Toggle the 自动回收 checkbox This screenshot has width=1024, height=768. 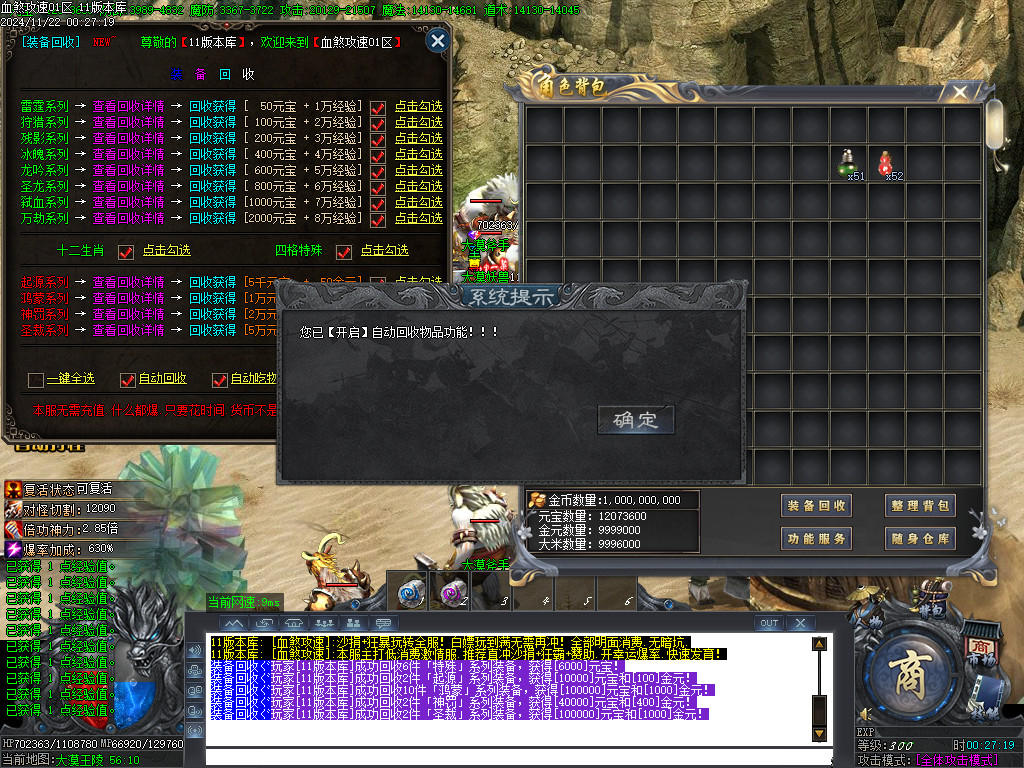tap(127, 380)
